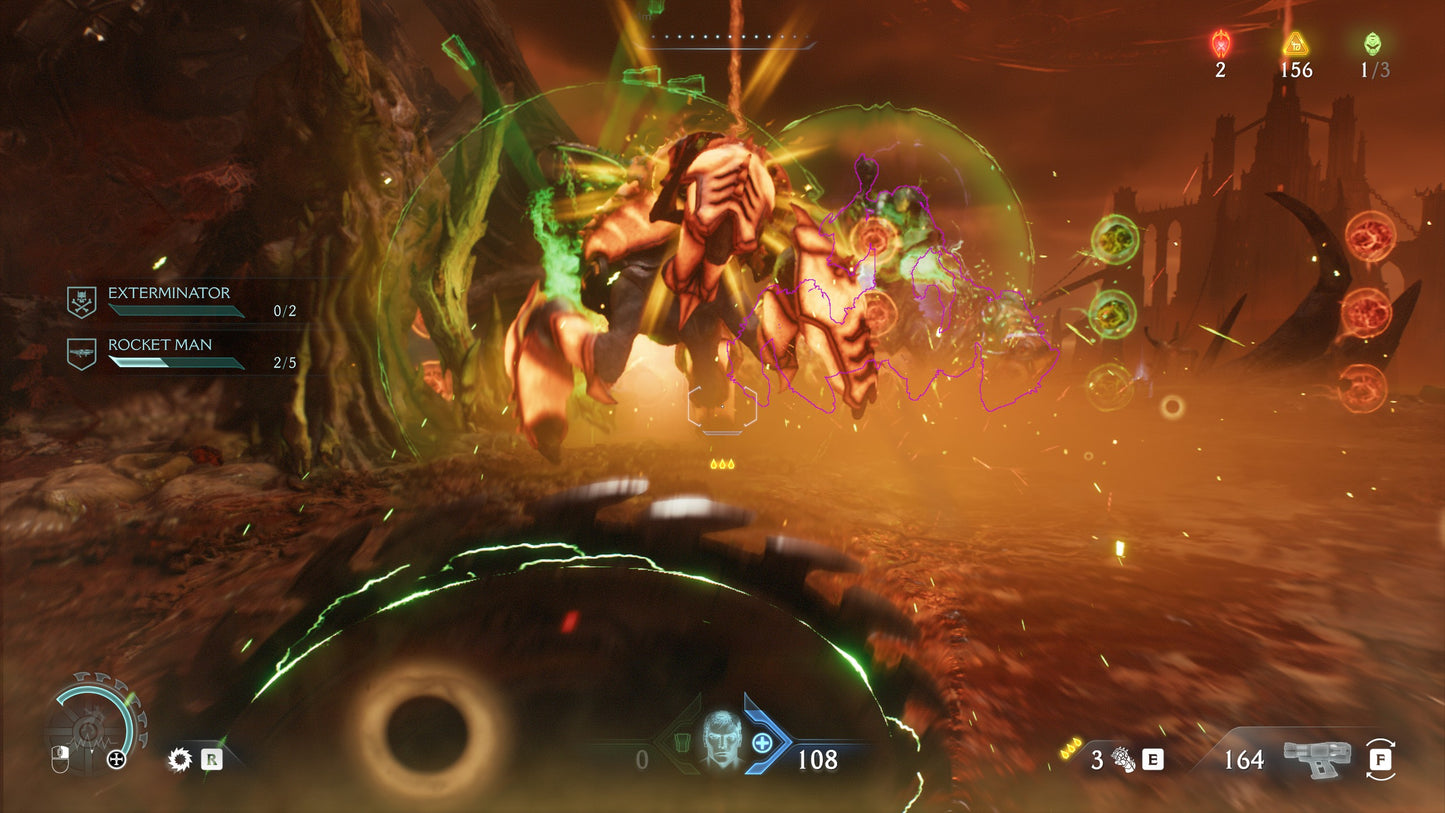The height and width of the screenshot is (813, 1445).
Task: Click the player portrait in the health display
Action: point(722,747)
